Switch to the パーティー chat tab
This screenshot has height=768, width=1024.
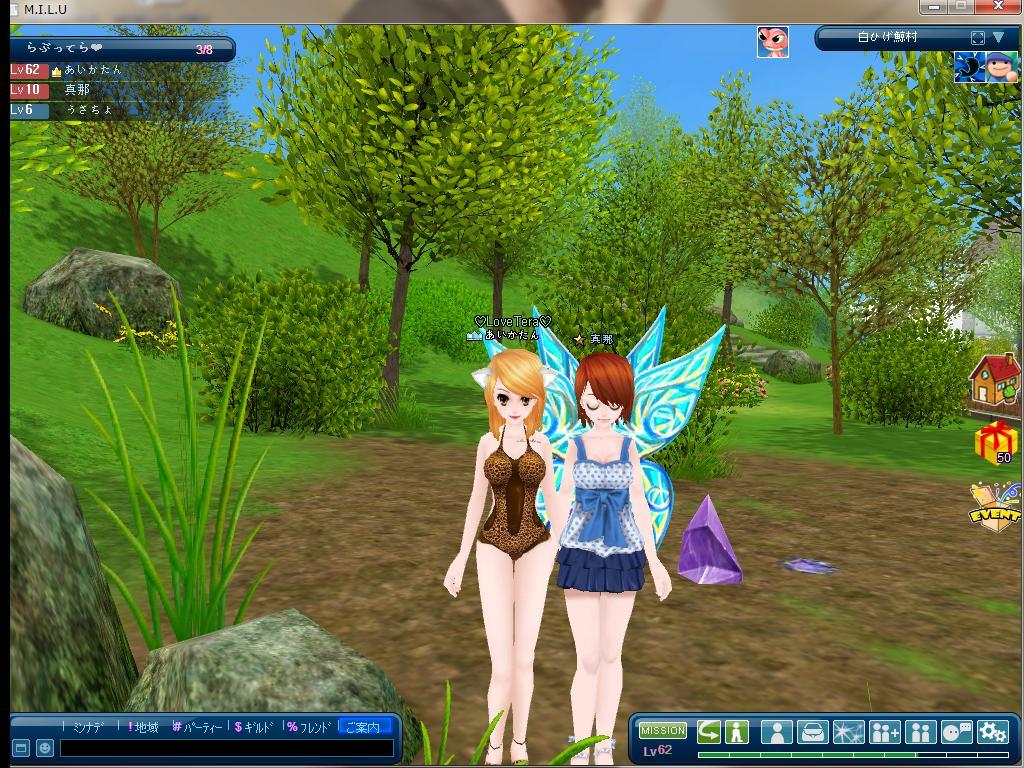click(198, 727)
